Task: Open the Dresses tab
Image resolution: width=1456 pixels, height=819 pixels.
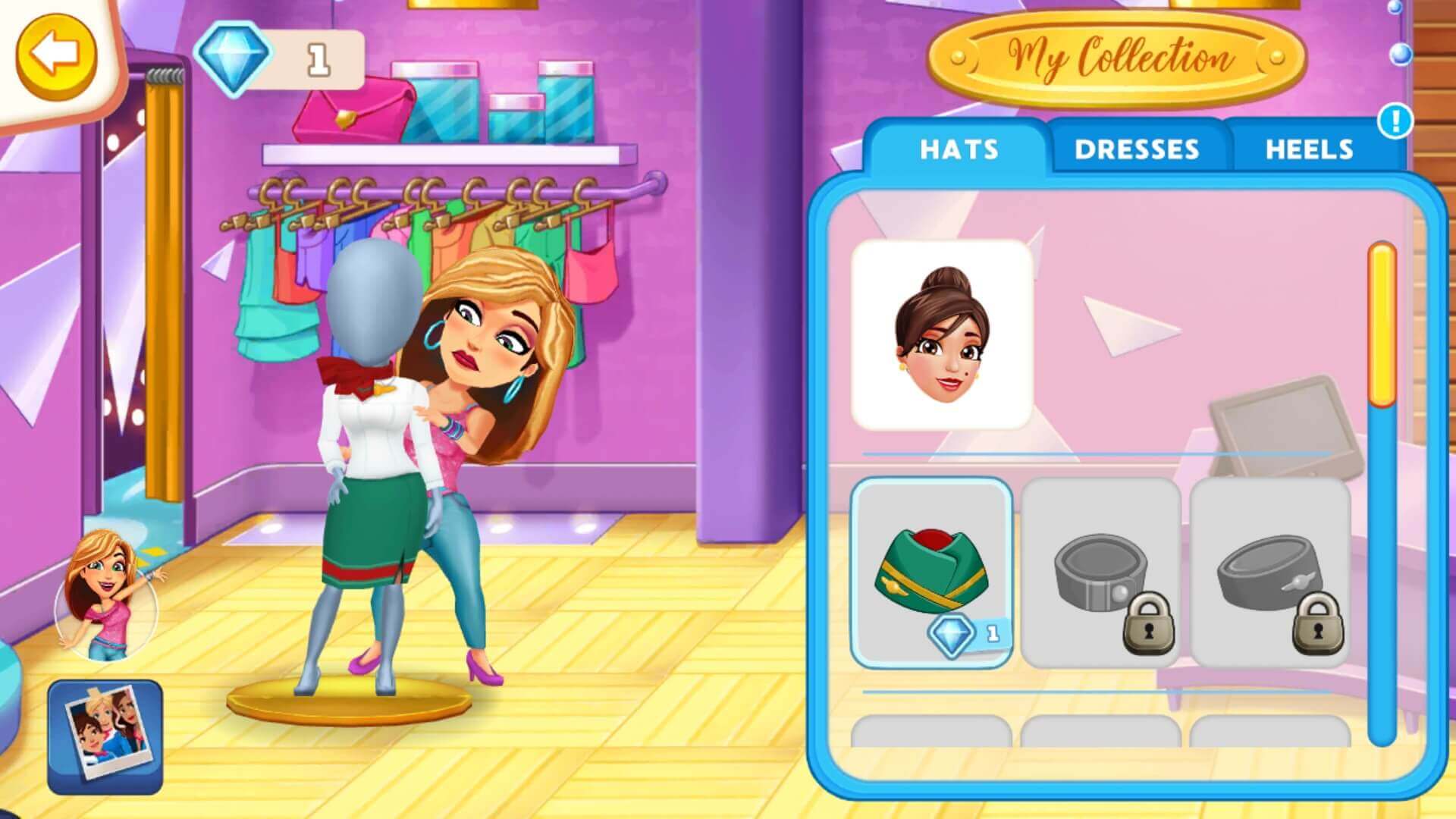Action: pyautogui.click(x=1136, y=149)
